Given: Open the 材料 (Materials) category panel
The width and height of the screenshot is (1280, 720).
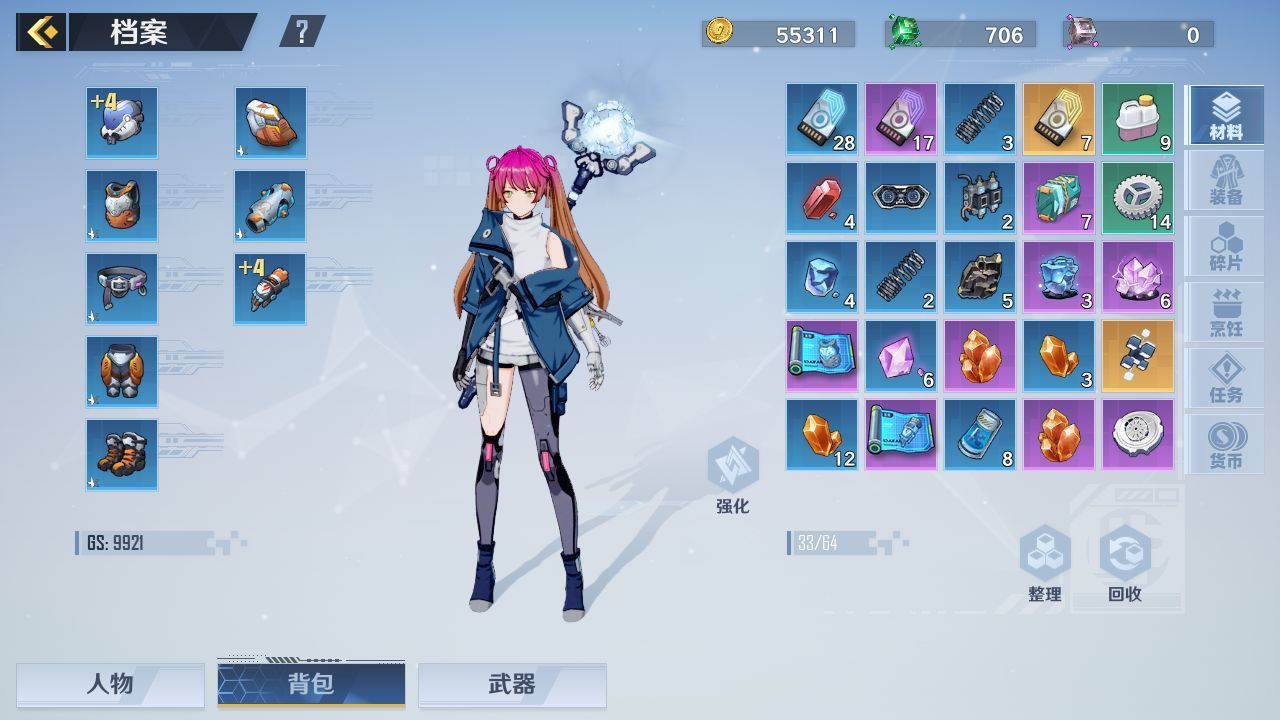Looking at the screenshot, I should pyautogui.click(x=1225, y=113).
